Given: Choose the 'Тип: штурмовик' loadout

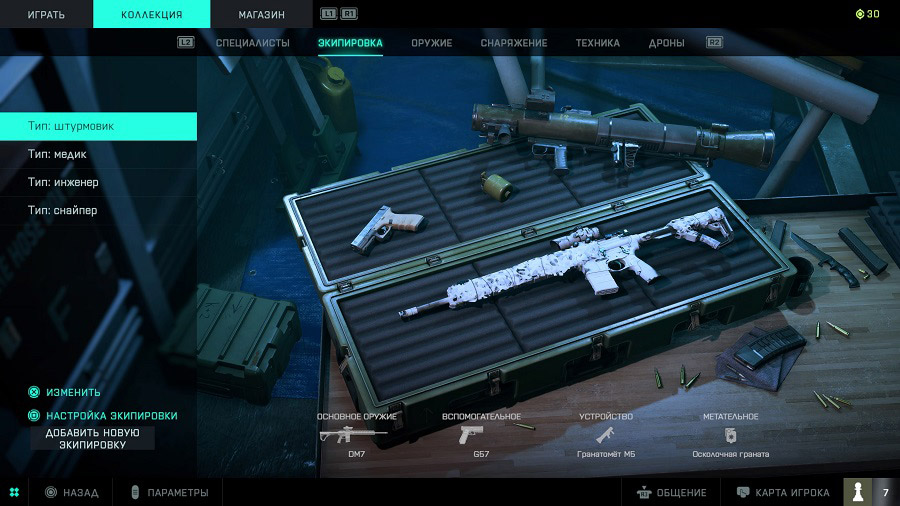Looking at the screenshot, I should pos(98,126).
